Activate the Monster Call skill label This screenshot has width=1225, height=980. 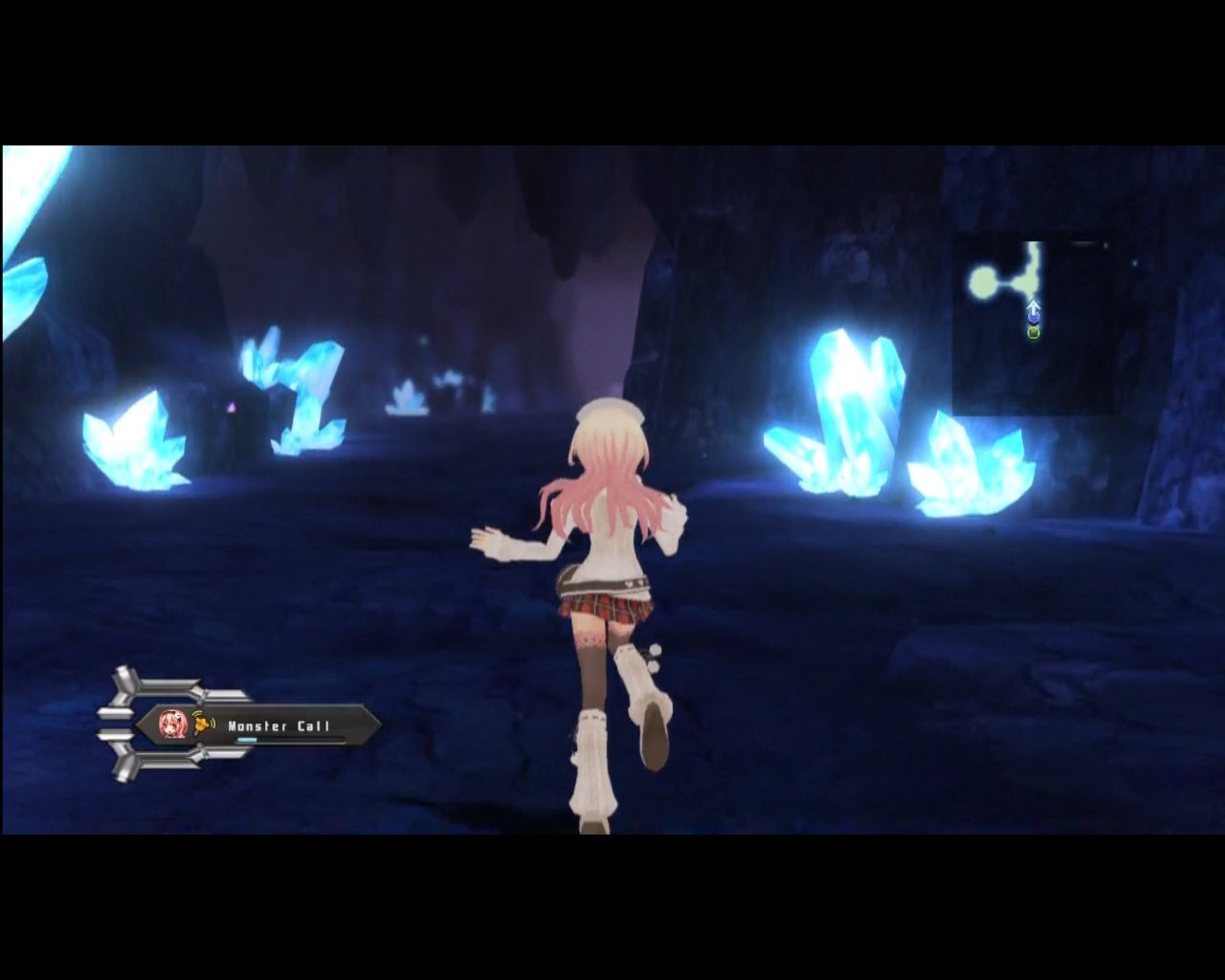(x=278, y=726)
